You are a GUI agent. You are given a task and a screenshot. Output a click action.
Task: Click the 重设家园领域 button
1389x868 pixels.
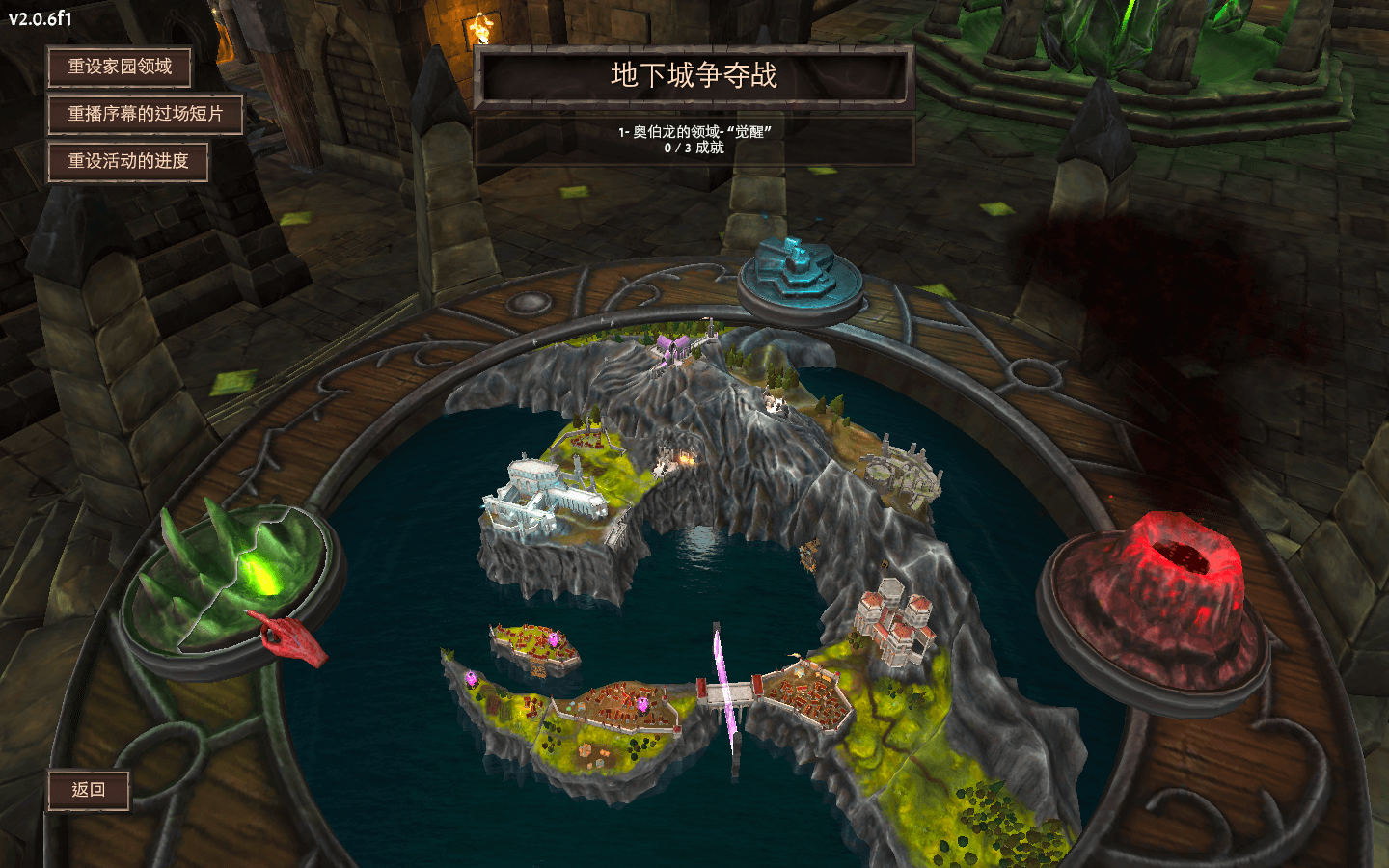pyautogui.click(x=120, y=67)
